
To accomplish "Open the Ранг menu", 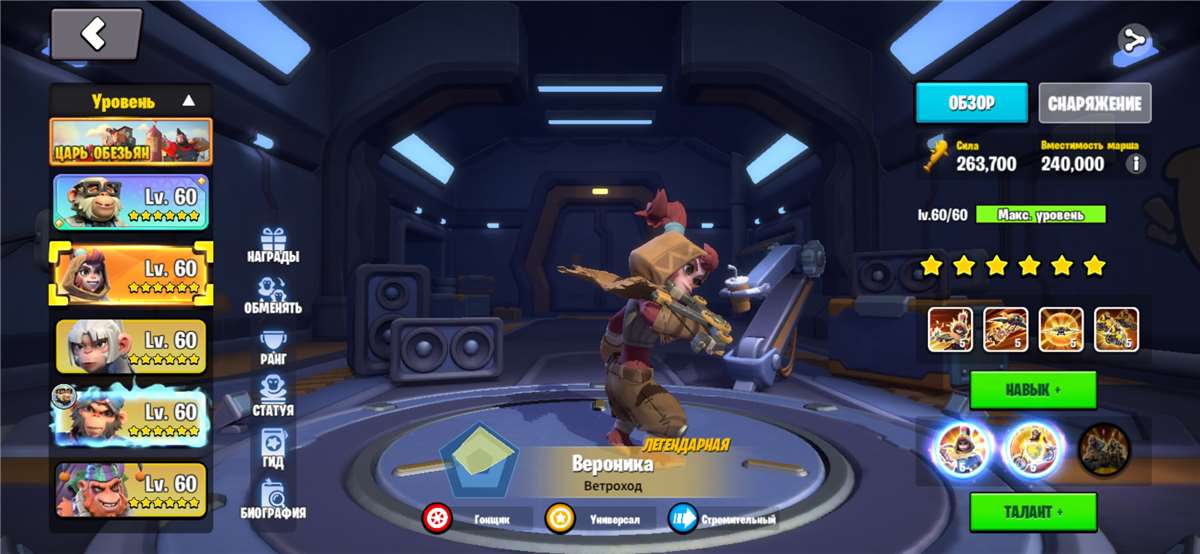I will tap(273, 349).
